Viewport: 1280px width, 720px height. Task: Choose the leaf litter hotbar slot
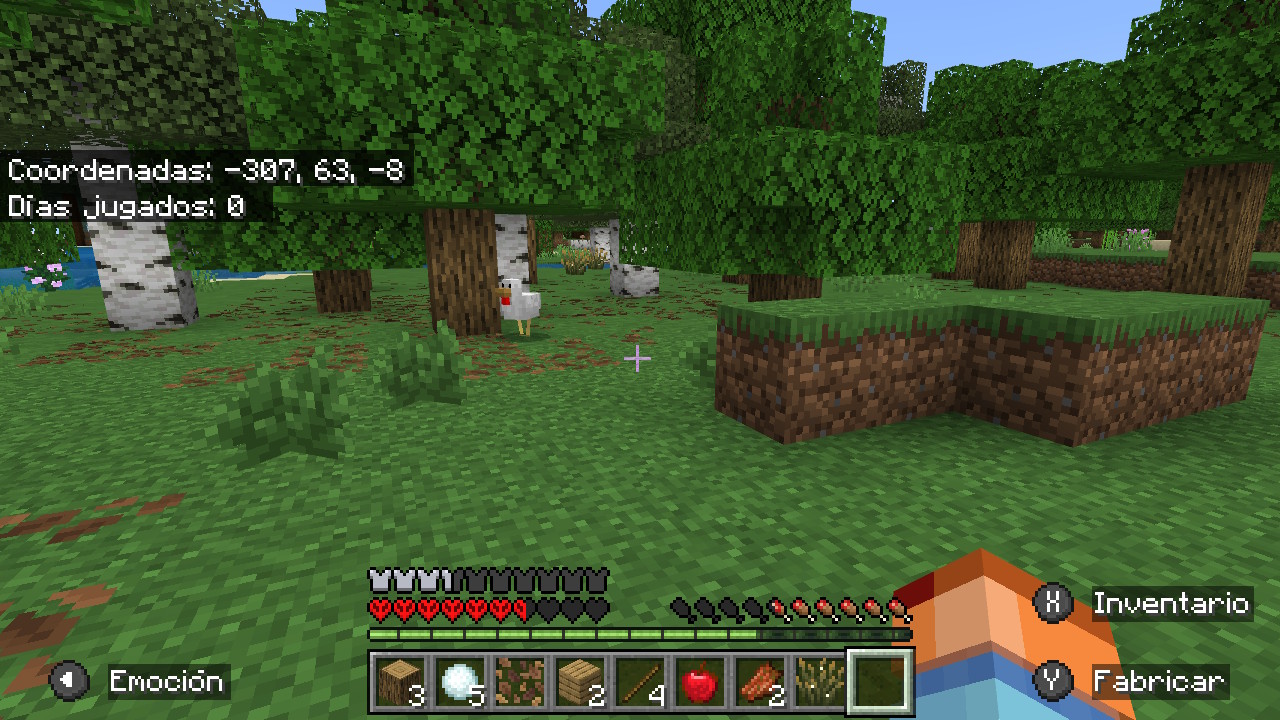(x=520, y=682)
